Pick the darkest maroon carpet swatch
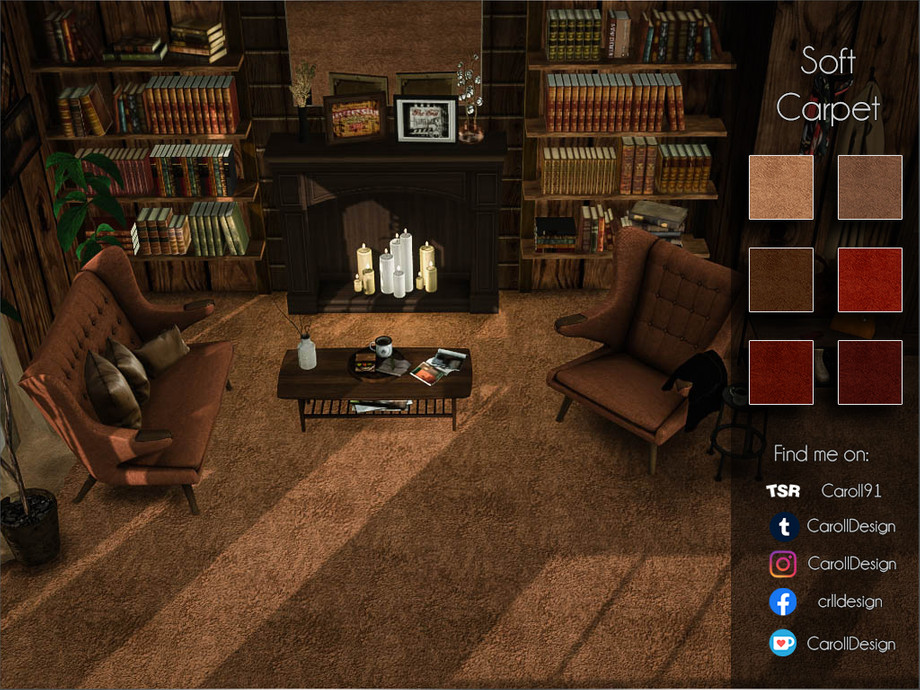This screenshot has width=920, height=690. [x=870, y=372]
